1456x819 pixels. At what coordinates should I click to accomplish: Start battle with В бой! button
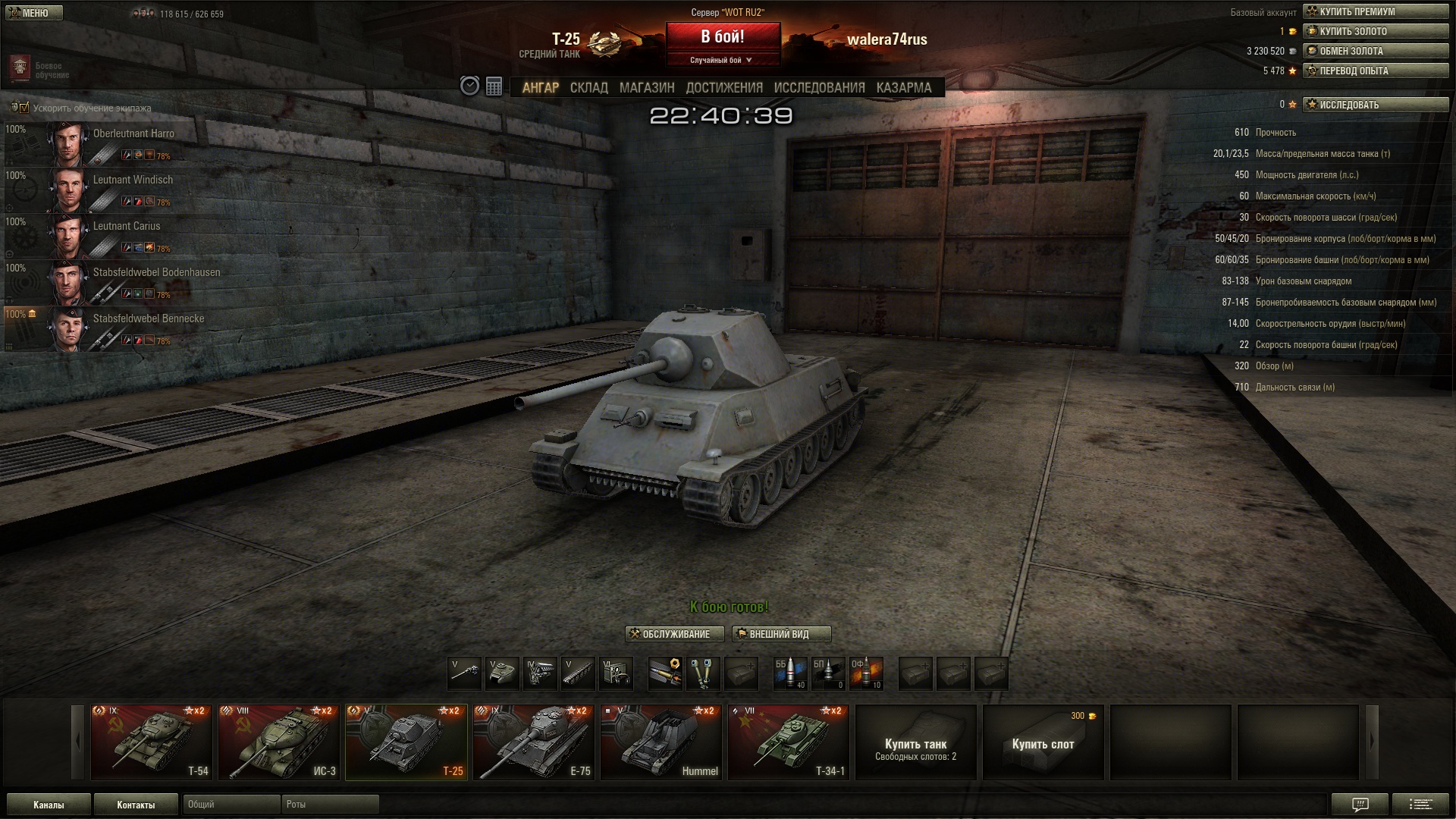tap(722, 37)
